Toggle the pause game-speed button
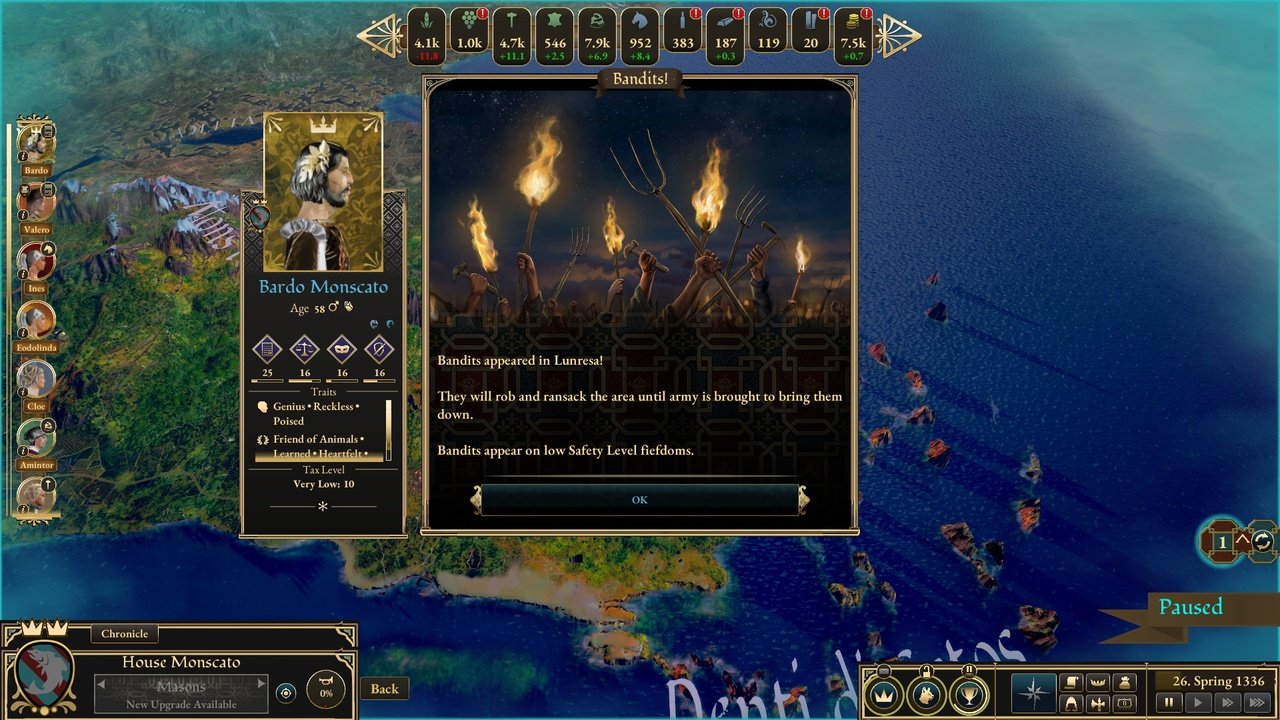This screenshot has width=1280, height=720. [x=1167, y=703]
